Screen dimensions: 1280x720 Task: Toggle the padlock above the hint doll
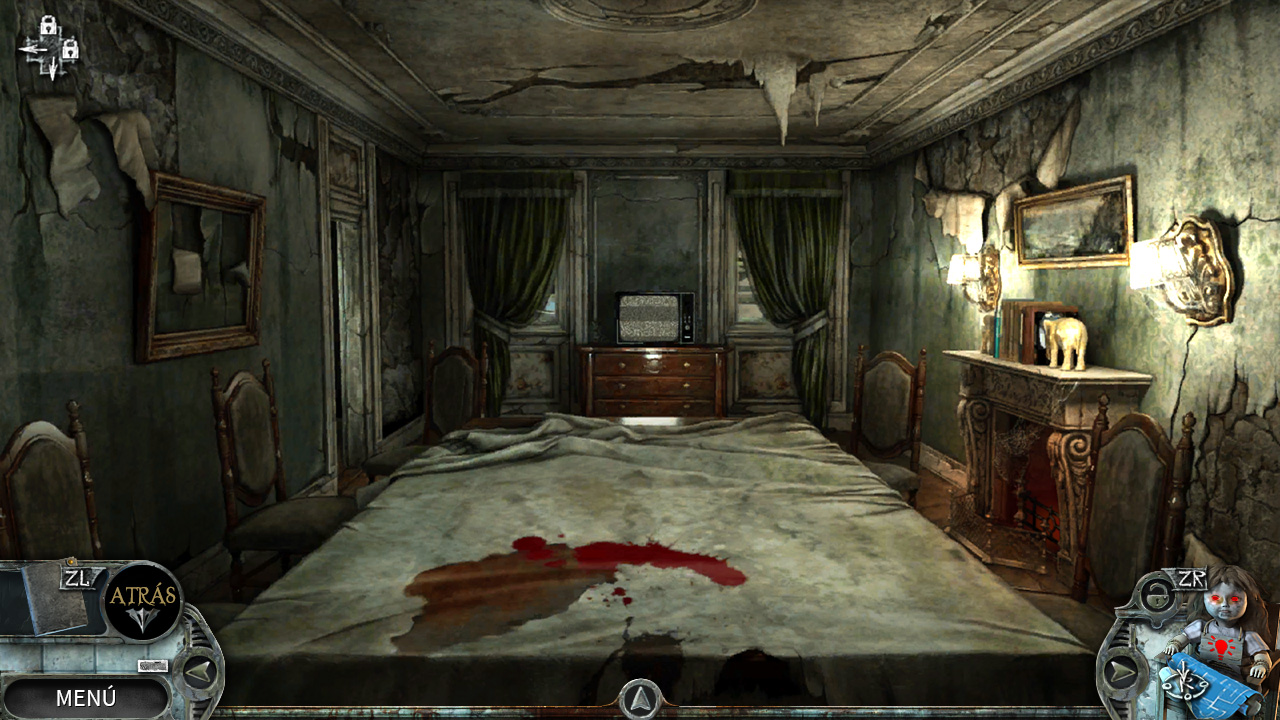(1157, 597)
